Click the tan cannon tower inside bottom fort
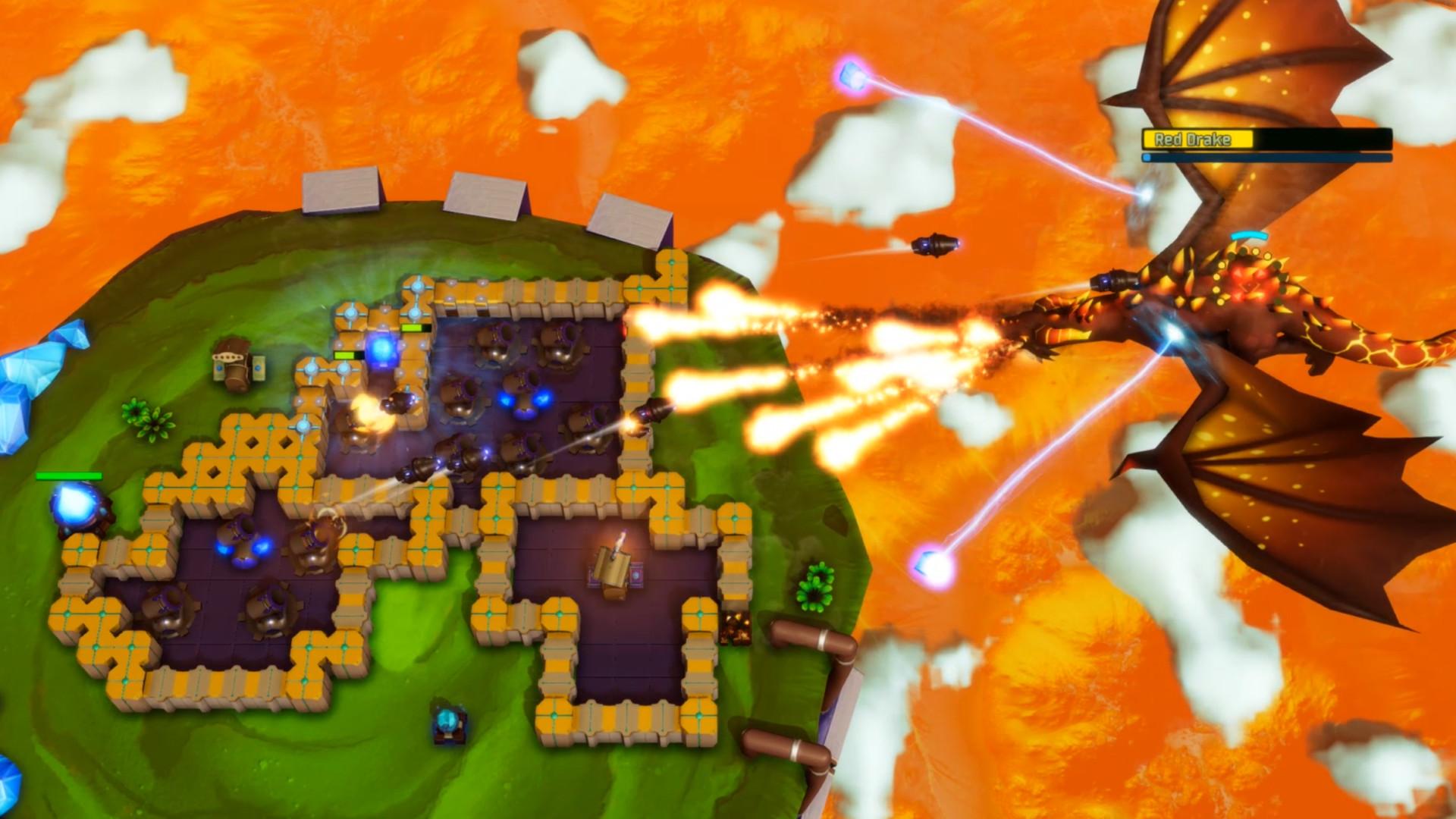Image resolution: width=1456 pixels, height=819 pixels. (x=614, y=573)
